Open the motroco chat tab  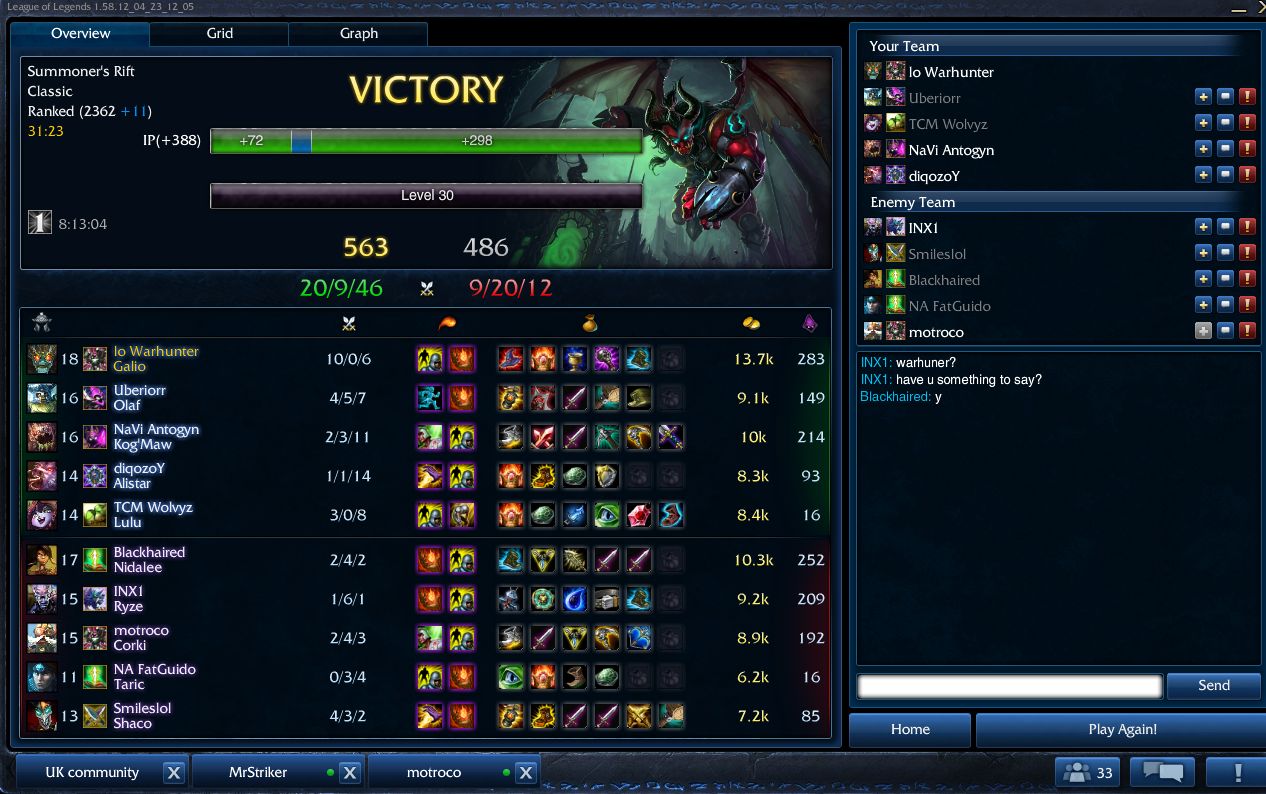point(434,772)
